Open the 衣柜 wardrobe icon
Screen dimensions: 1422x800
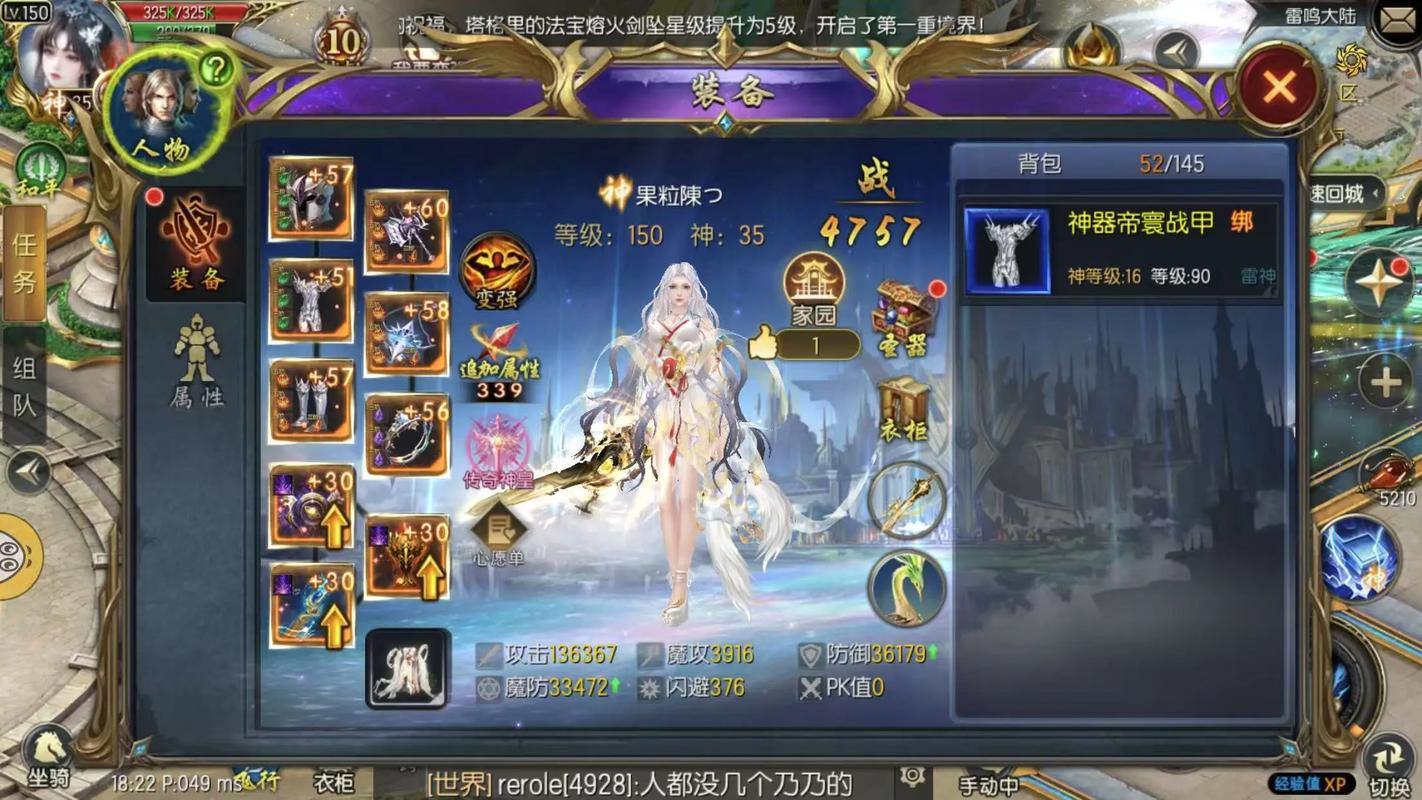[x=903, y=405]
